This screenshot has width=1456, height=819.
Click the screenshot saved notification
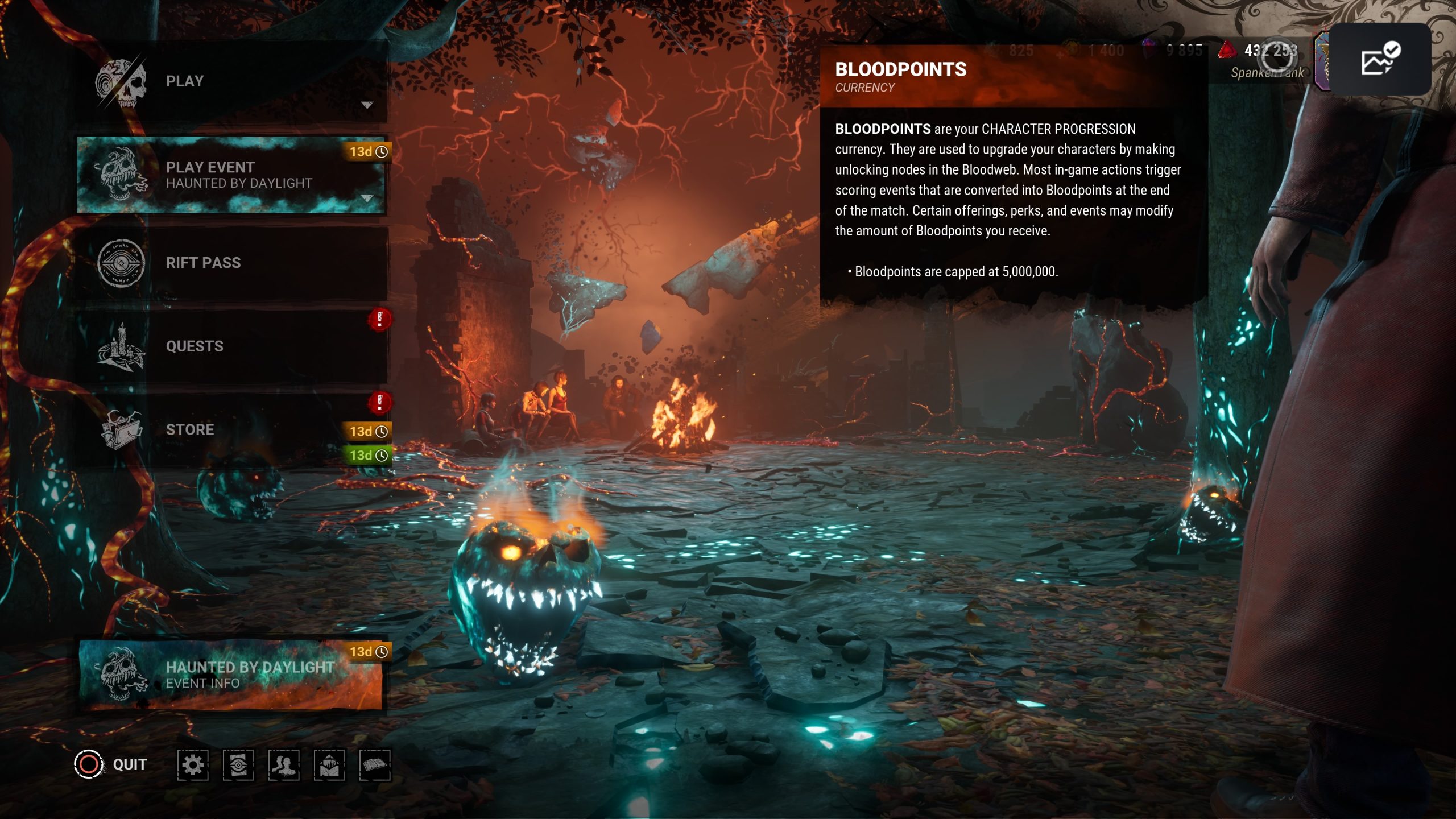click(1380, 59)
